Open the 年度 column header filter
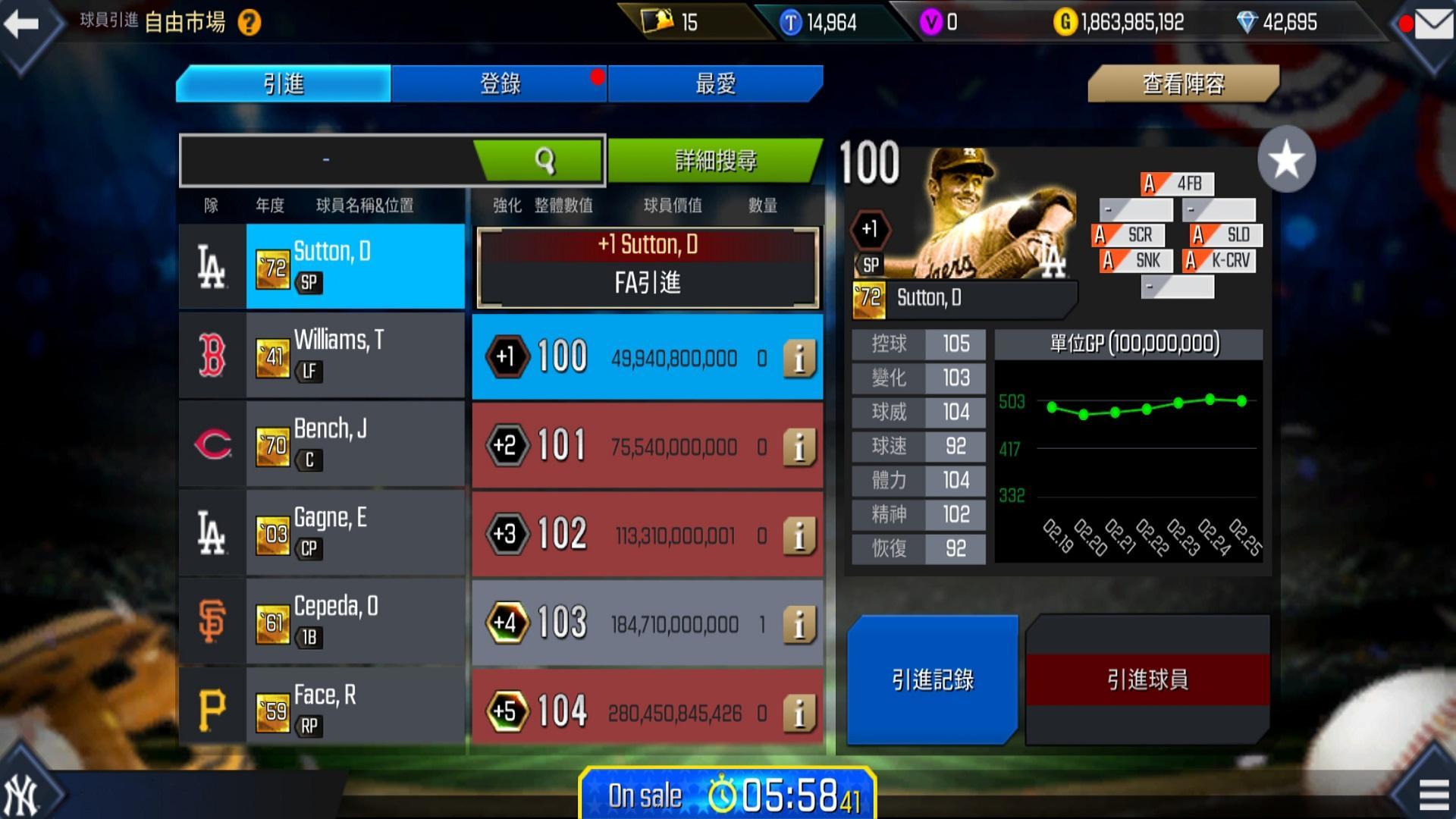The image size is (1456, 819). point(271,206)
